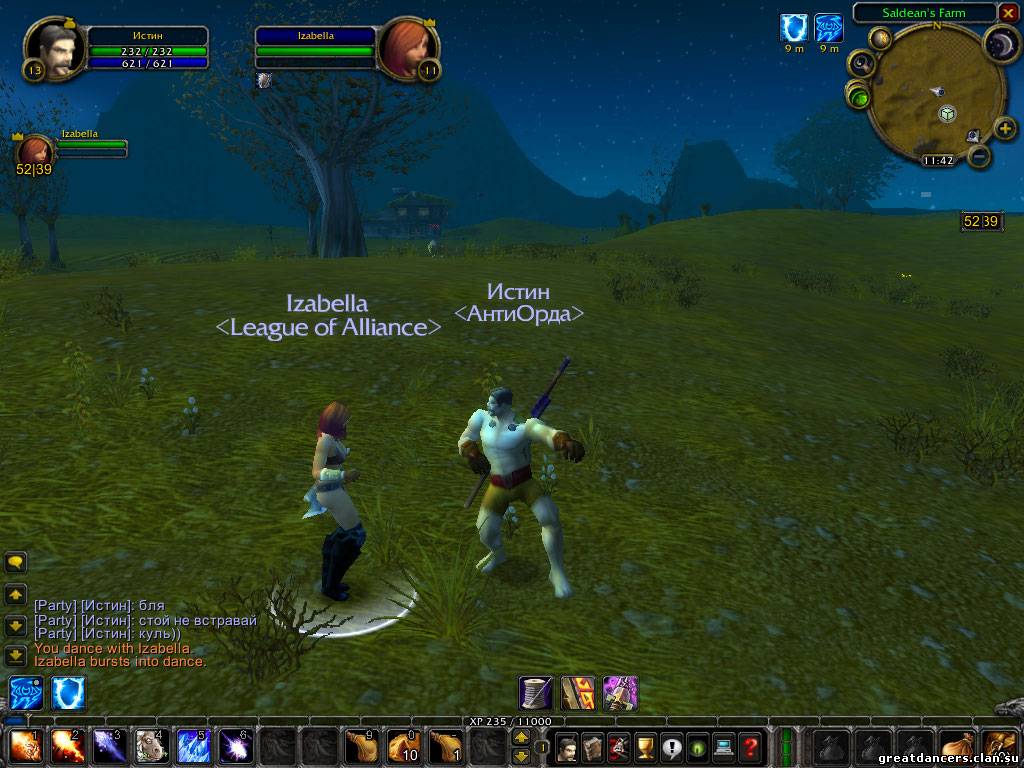Open the character info micro button
This screenshot has width=1024, height=768.
pos(568,746)
